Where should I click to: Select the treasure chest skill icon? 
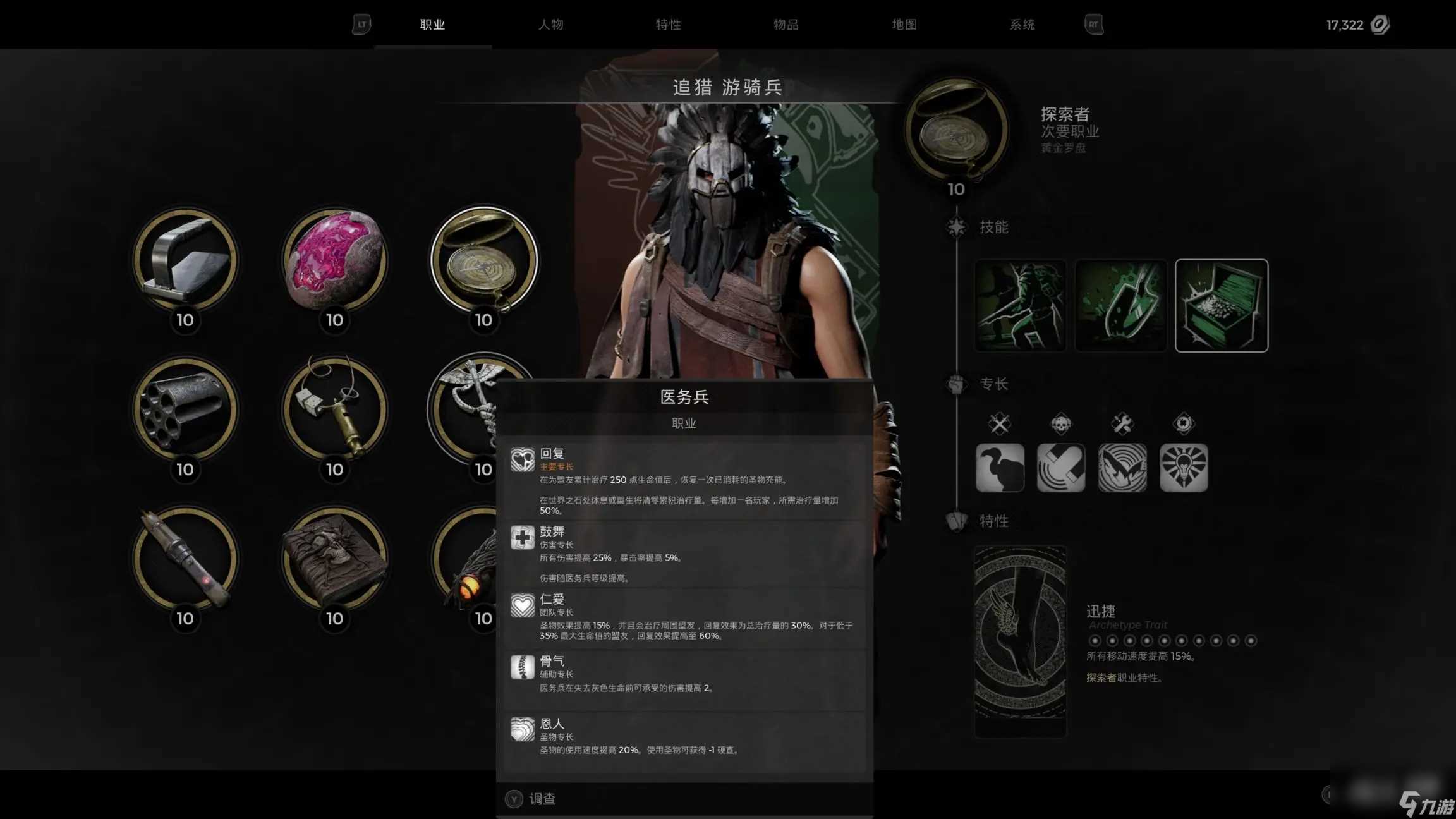1220,305
